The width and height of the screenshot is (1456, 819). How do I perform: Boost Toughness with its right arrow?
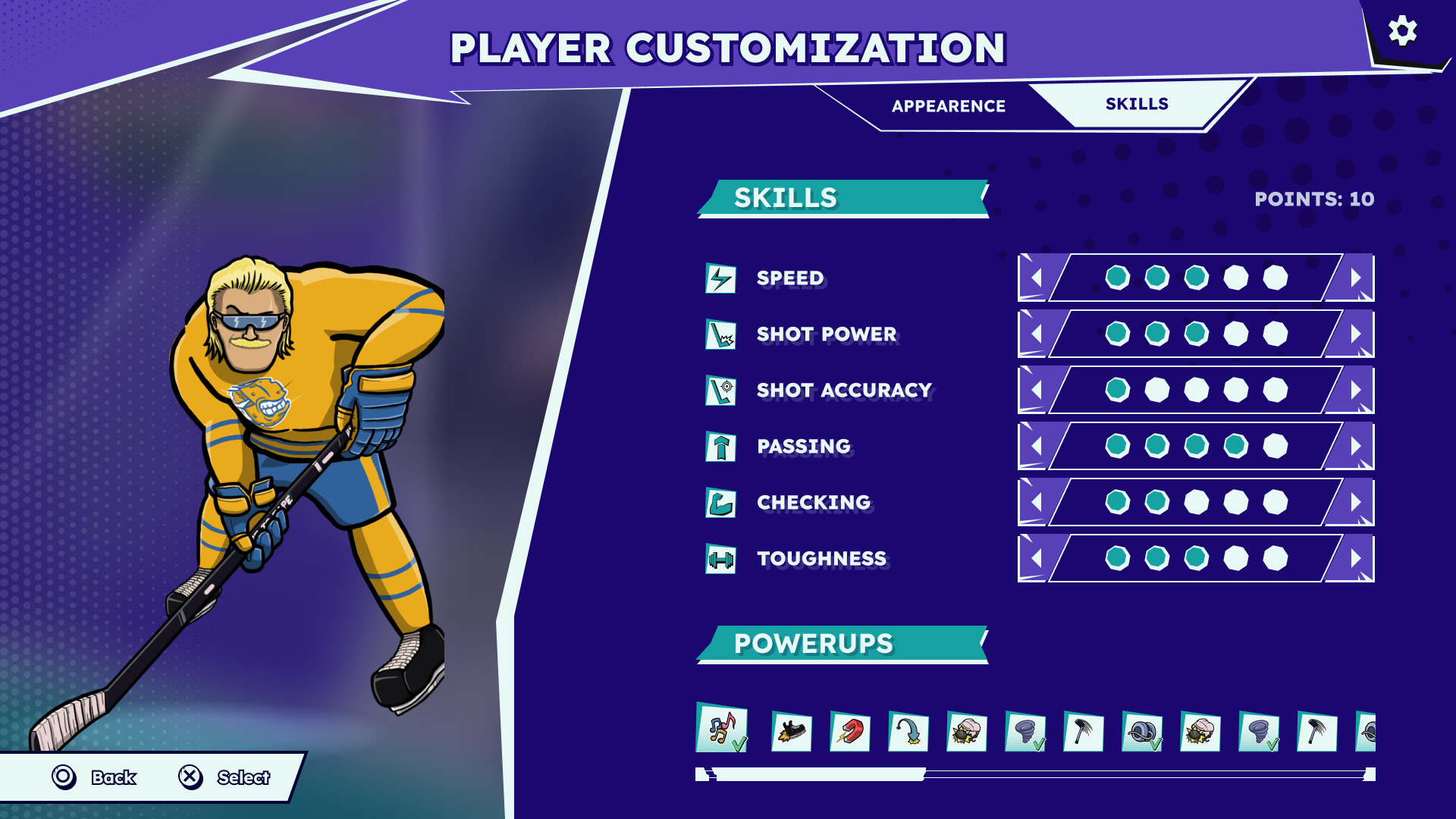[x=1356, y=559]
